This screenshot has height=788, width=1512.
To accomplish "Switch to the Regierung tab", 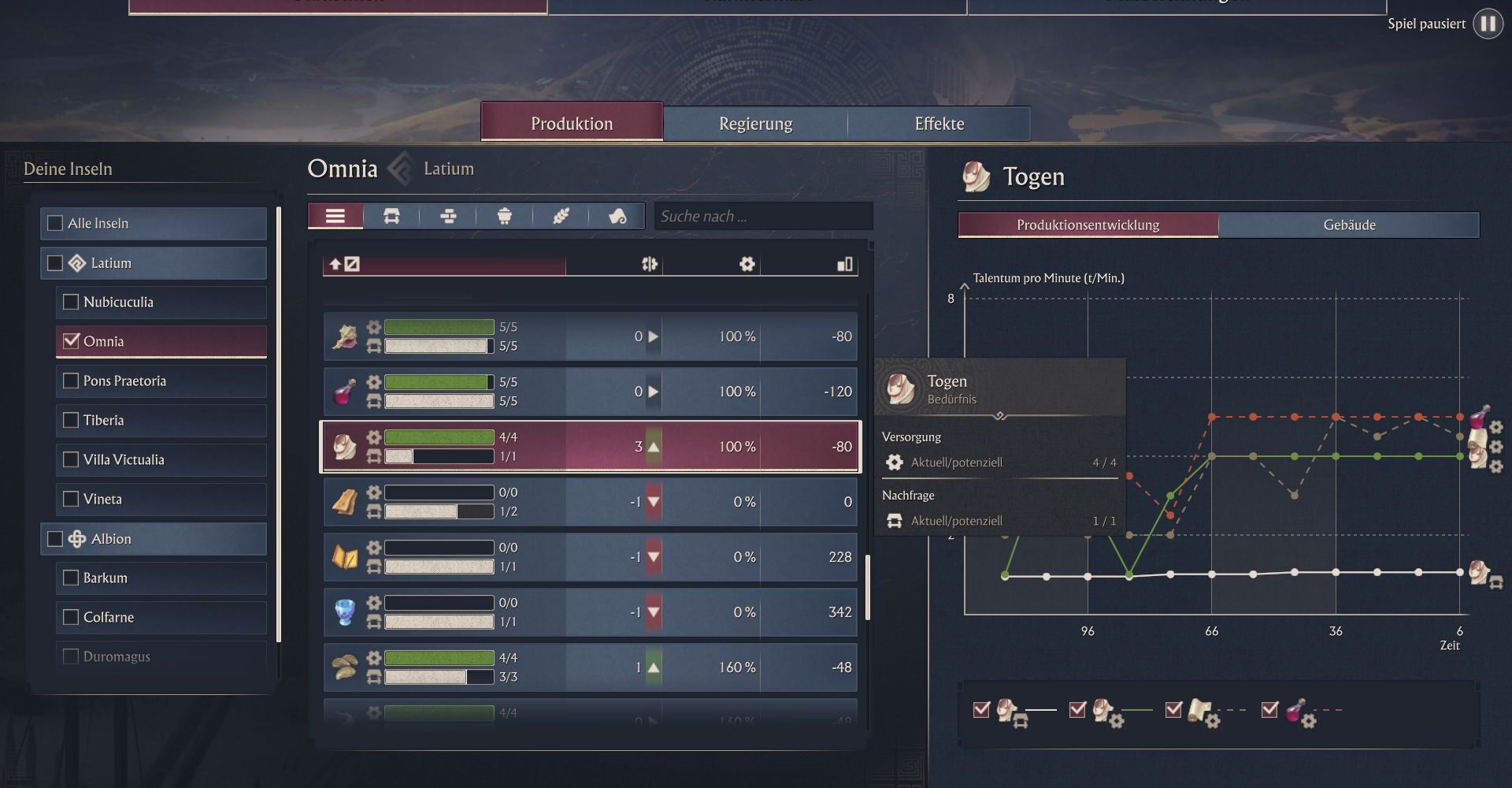I will (x=755, y=124).
